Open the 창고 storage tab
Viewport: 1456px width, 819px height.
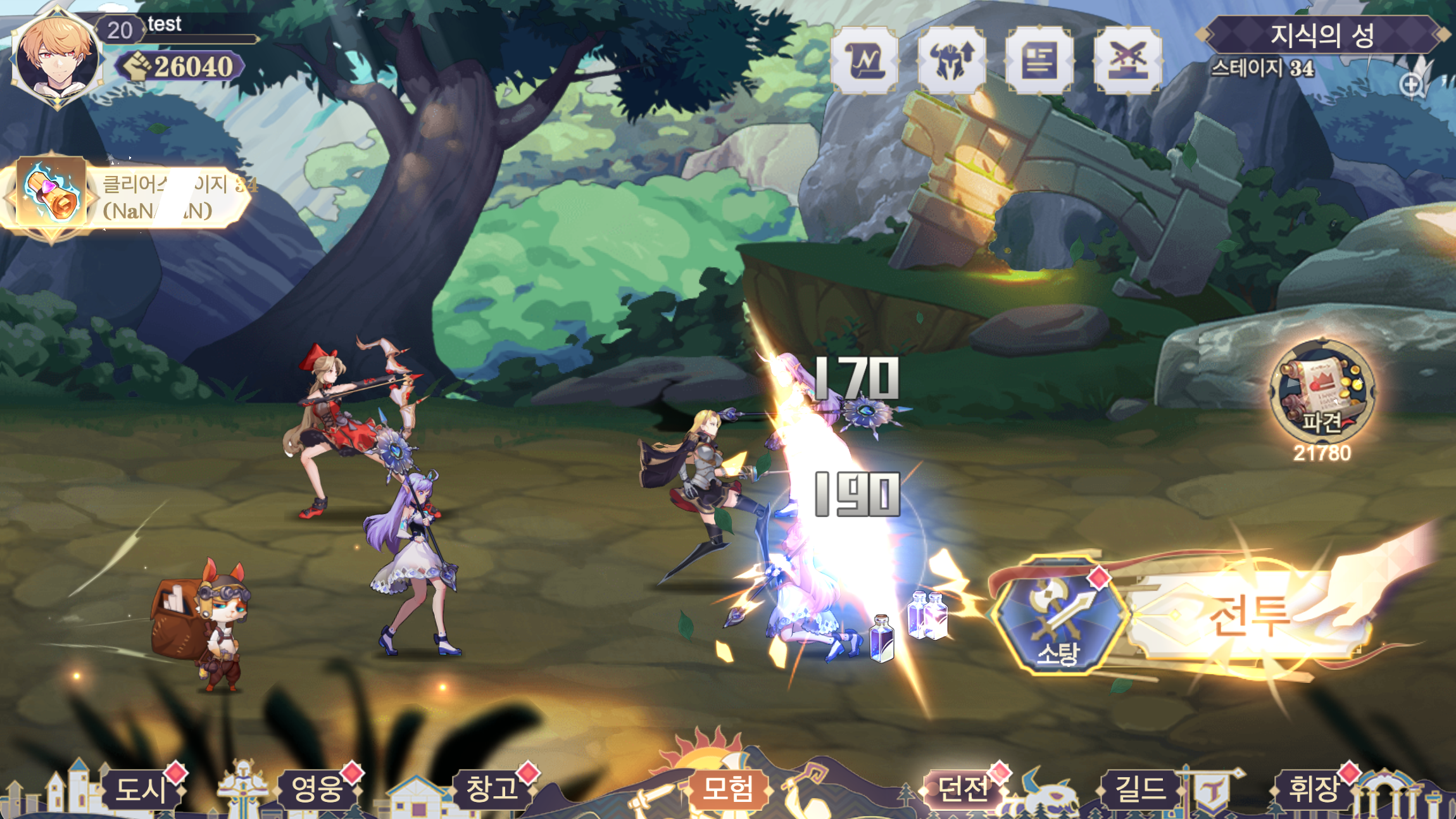[x=492, y=789]
